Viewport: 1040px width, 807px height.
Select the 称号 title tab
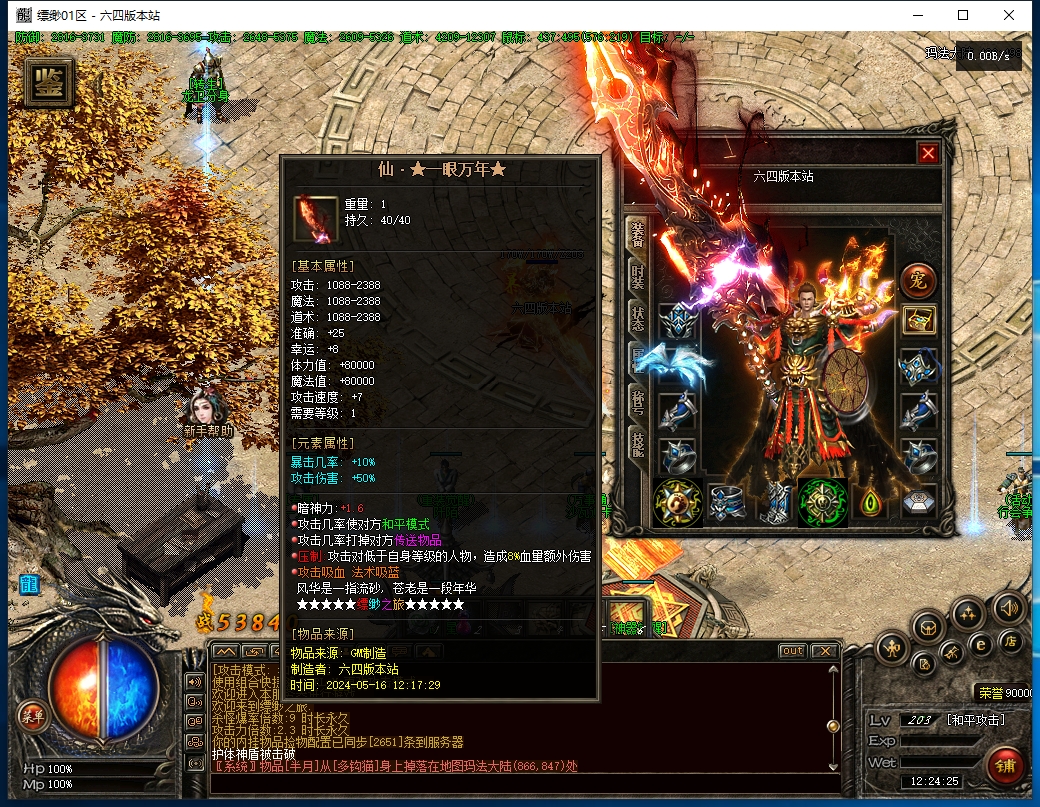coord(637,407)
